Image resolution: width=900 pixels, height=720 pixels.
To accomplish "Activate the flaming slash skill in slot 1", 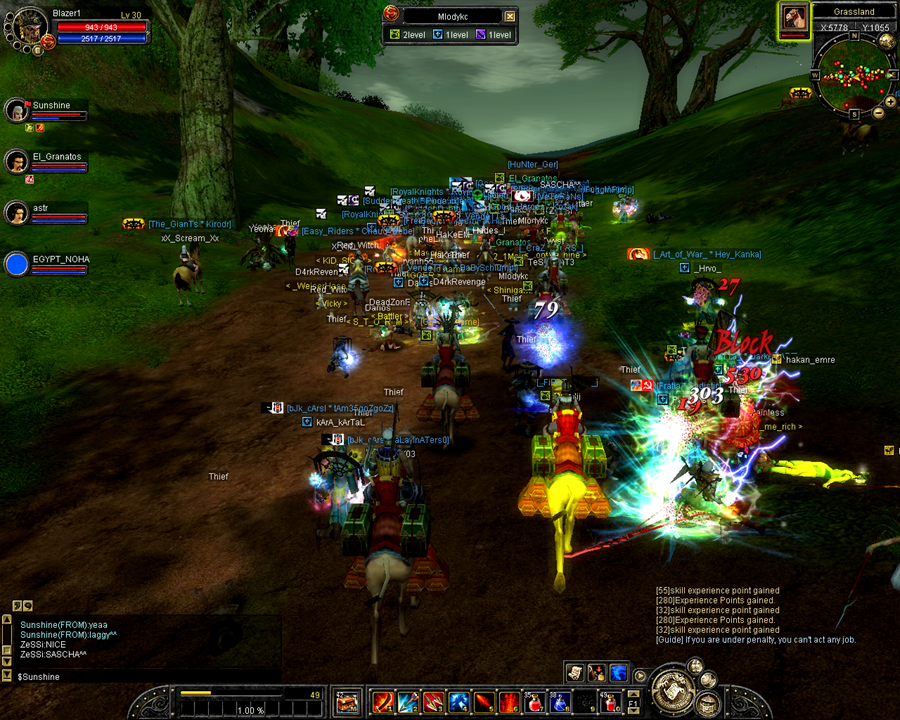I will [382, 702].
